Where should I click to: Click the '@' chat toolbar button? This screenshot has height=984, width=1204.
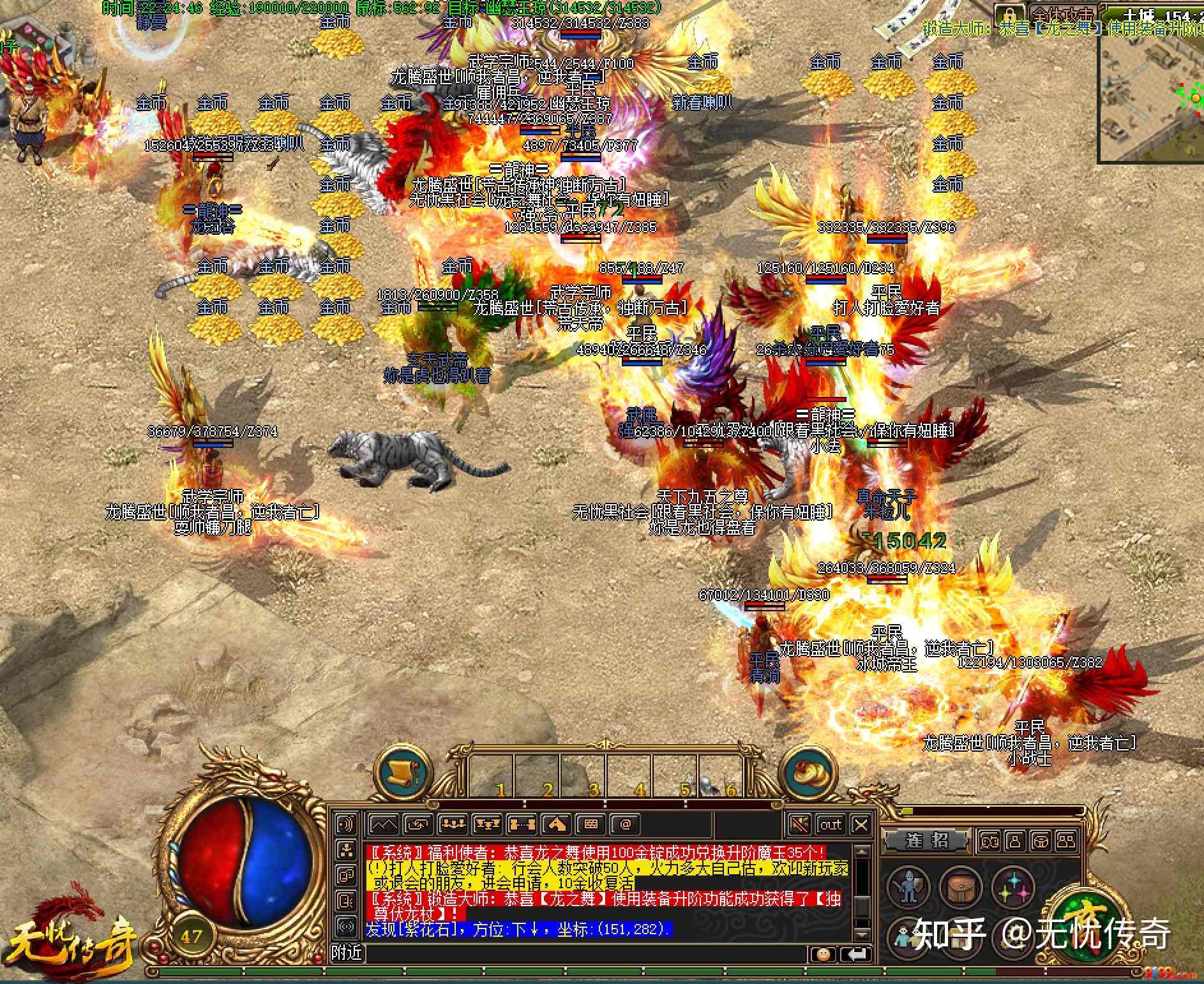coord(626,824)
